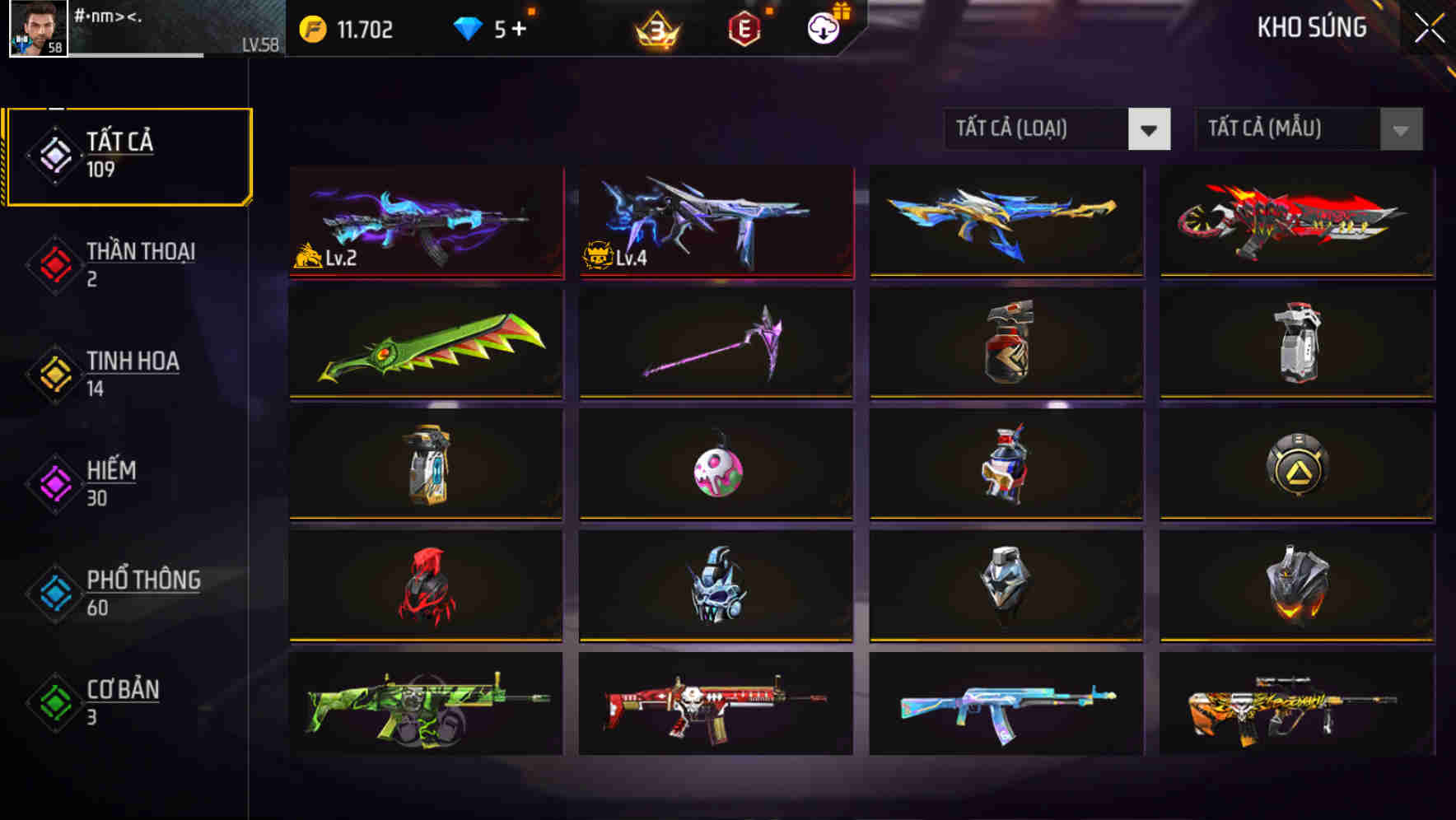Select the THẦN THOẠI category in sidebar
This screenshot has height=820, width=1456.
[x=138, y=264]
